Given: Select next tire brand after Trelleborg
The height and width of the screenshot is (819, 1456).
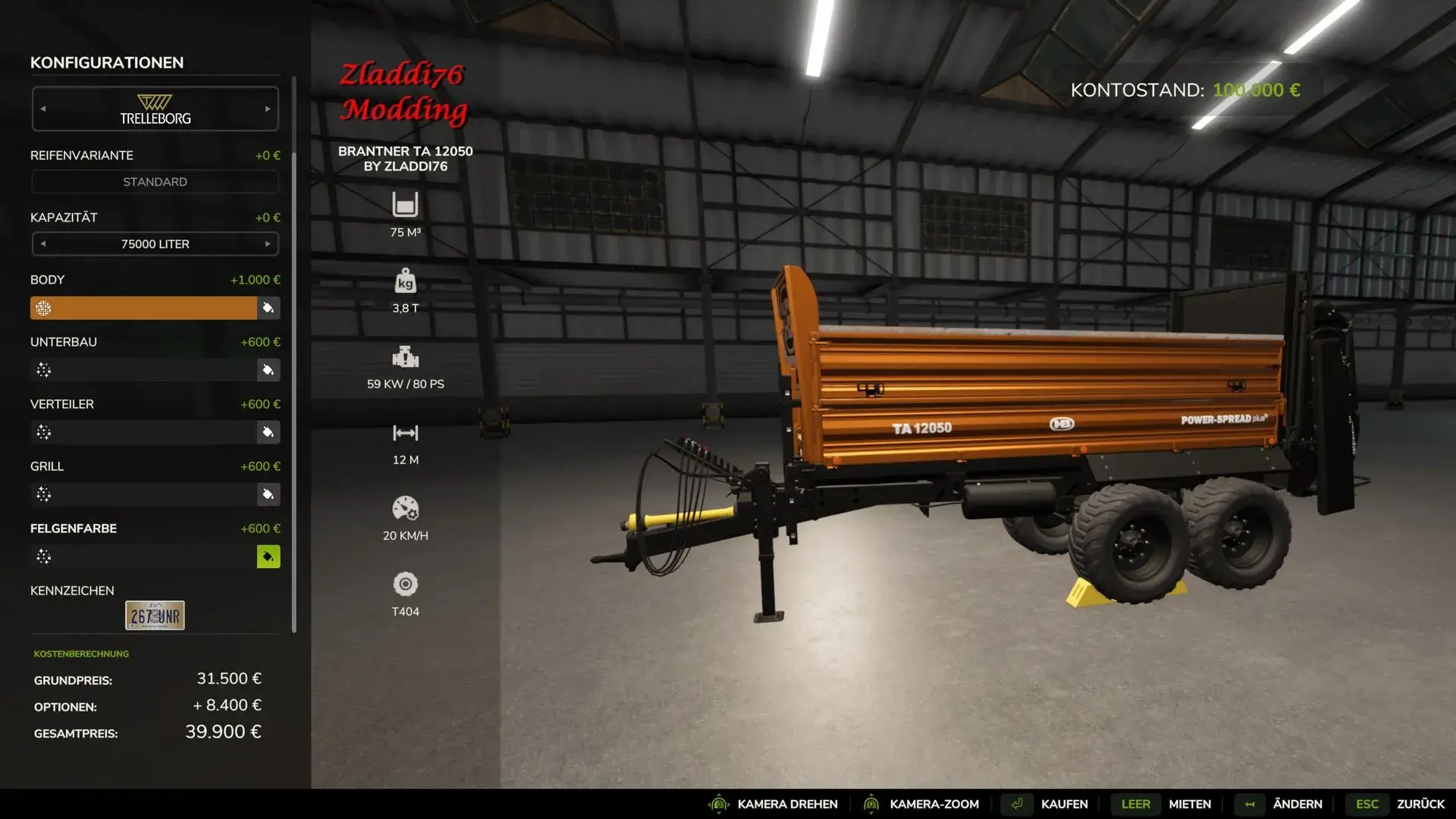Looking at the screenshot, I should [x=268, y=109].
